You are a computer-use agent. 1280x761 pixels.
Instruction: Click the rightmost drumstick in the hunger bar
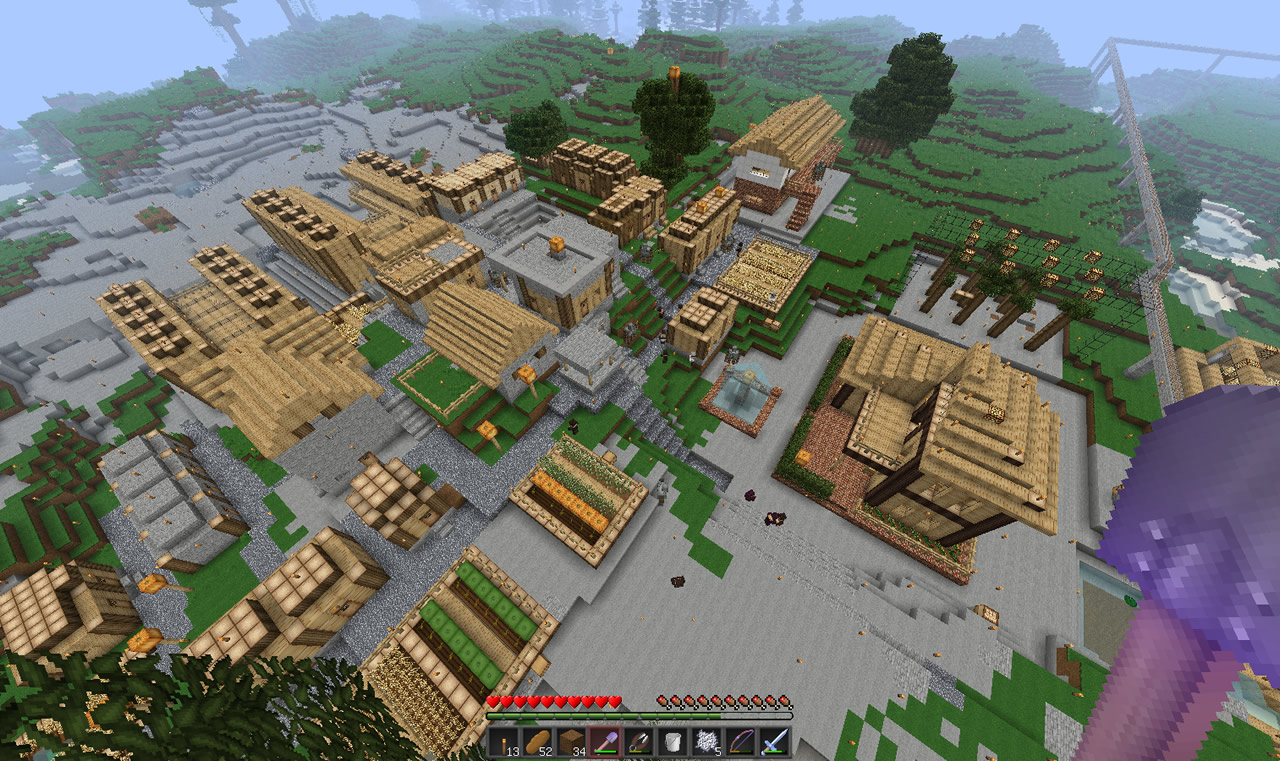coord(786,702)
